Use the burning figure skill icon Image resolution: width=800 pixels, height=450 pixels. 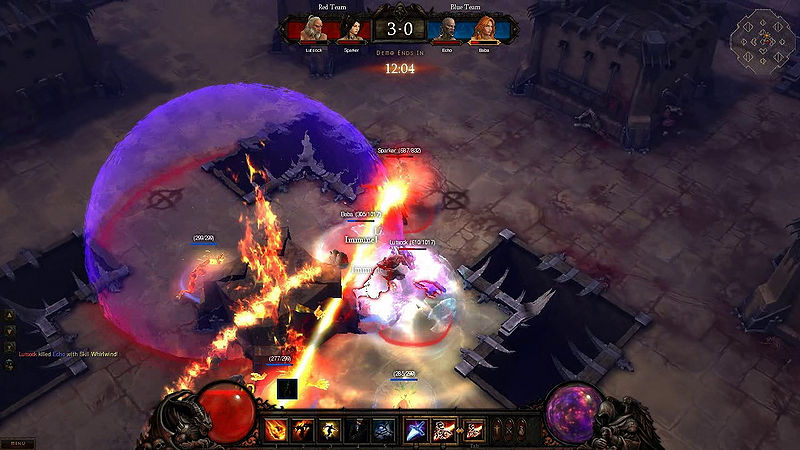pyautogui.click(x=301, y=431)
